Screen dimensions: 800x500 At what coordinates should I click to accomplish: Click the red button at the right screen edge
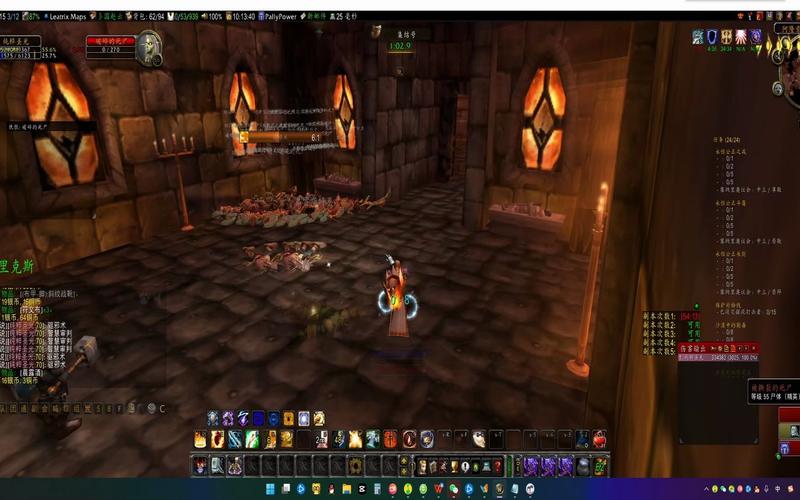789,422
